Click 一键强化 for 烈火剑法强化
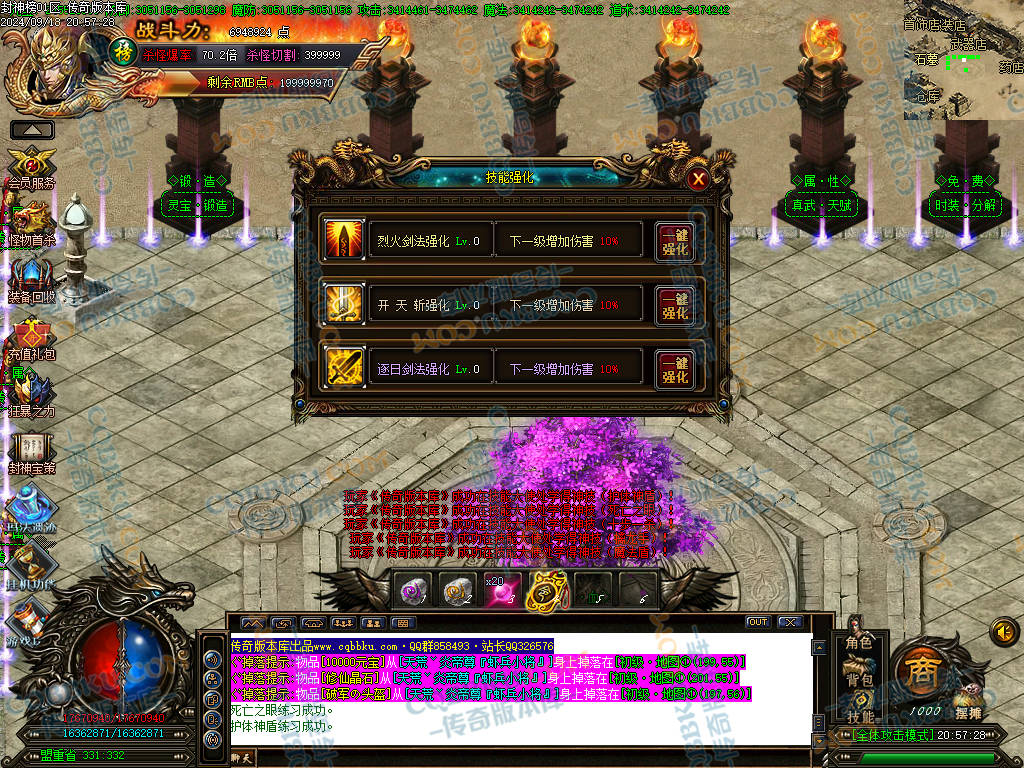This screenshot has height=768, width=1024. point(675,241)
